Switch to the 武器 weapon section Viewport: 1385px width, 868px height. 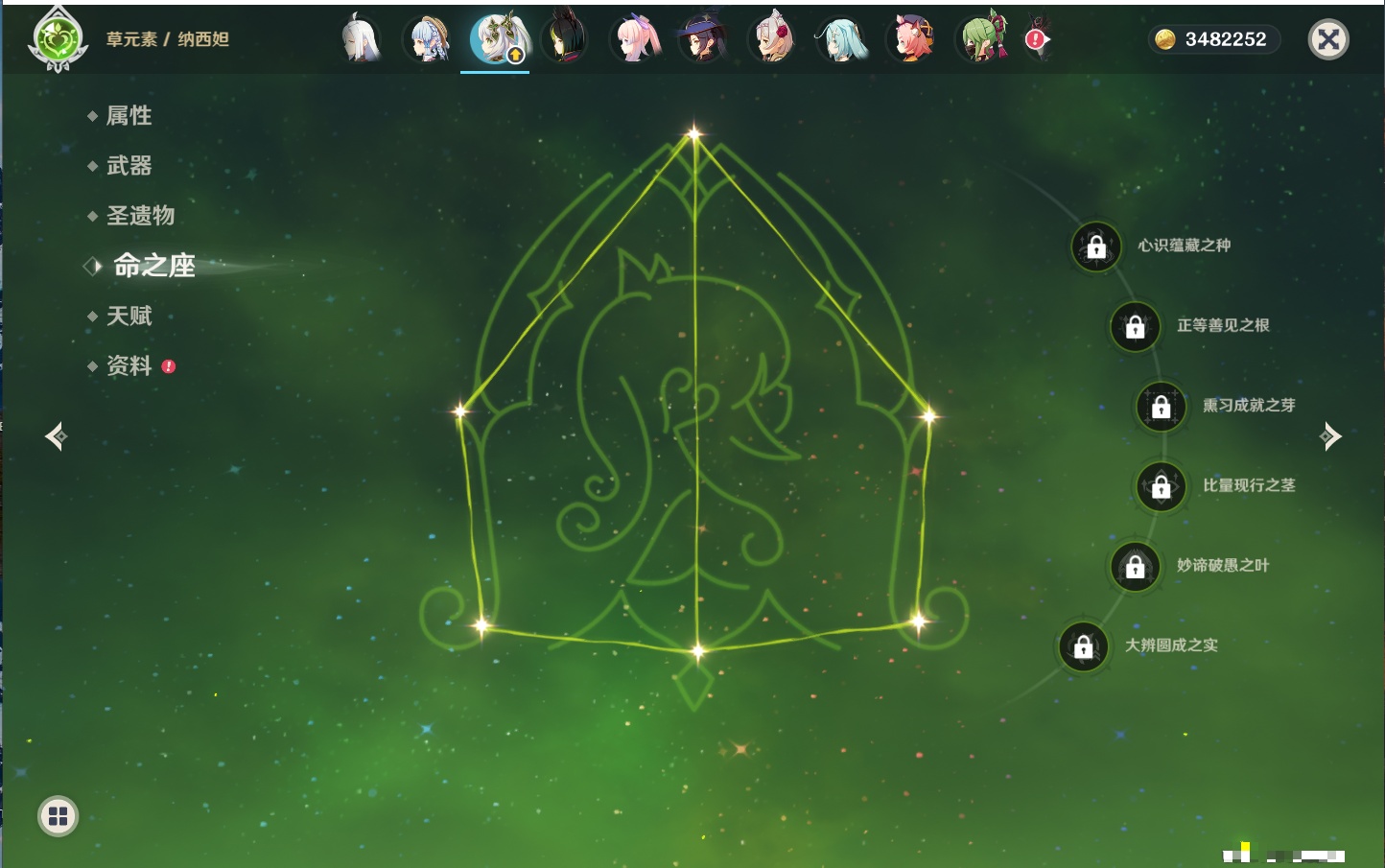point(129,166)
